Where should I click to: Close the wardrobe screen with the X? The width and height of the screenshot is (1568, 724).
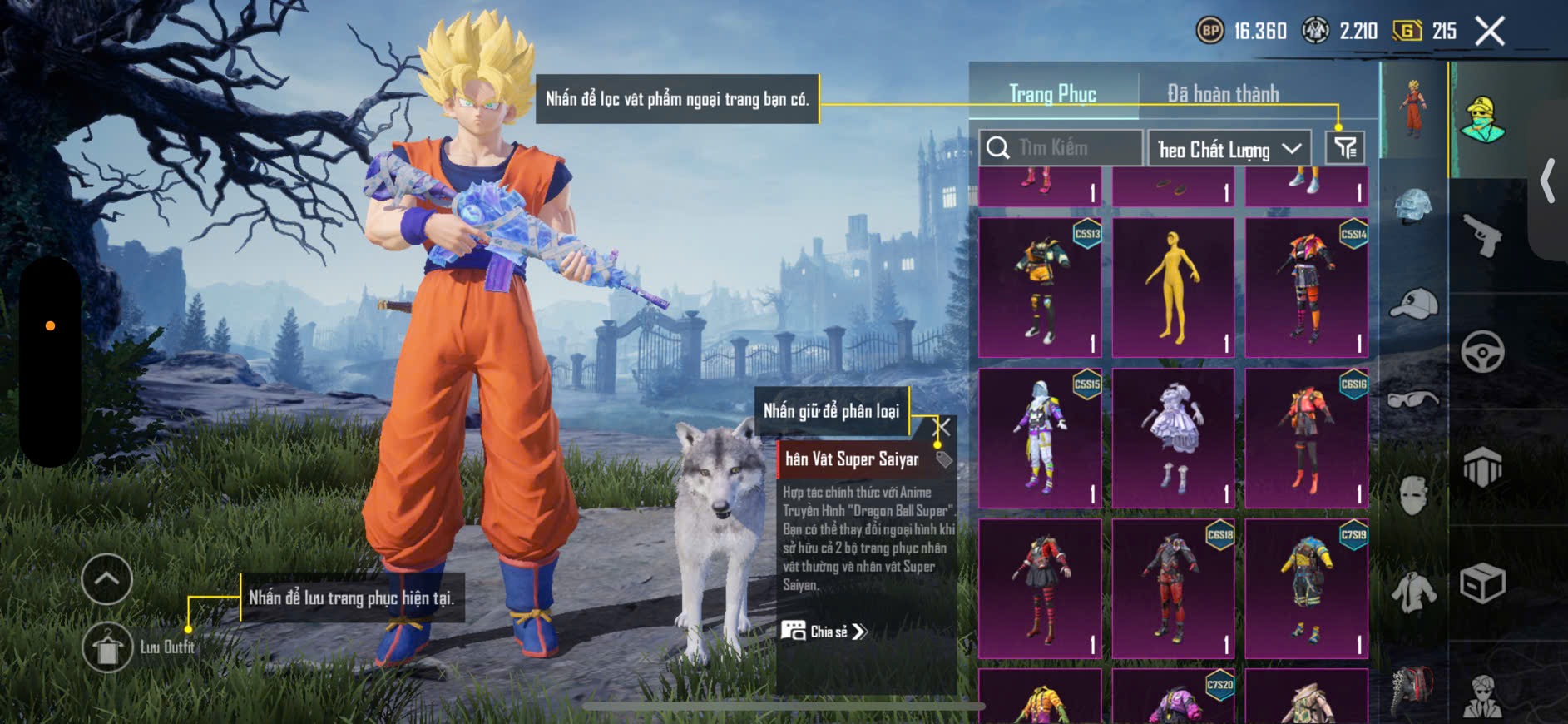pos(1490,32)
